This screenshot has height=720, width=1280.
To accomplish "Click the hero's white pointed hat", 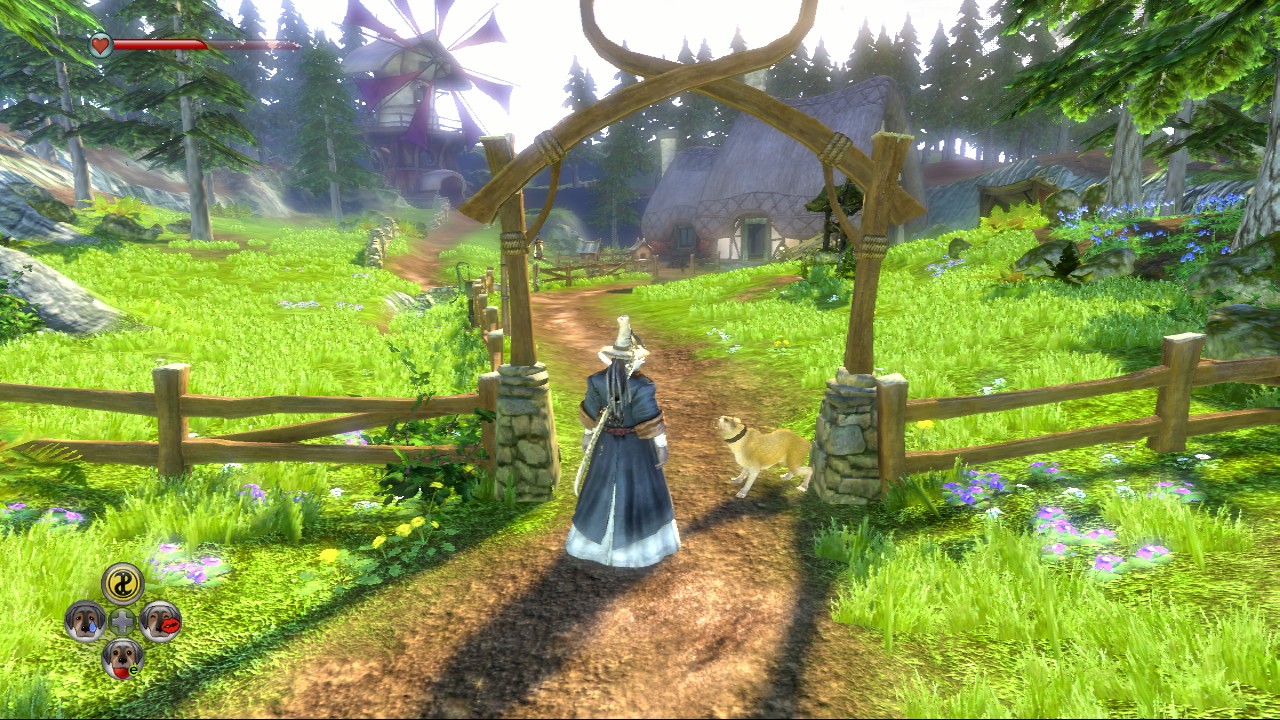I will click(x=622, y=340).
